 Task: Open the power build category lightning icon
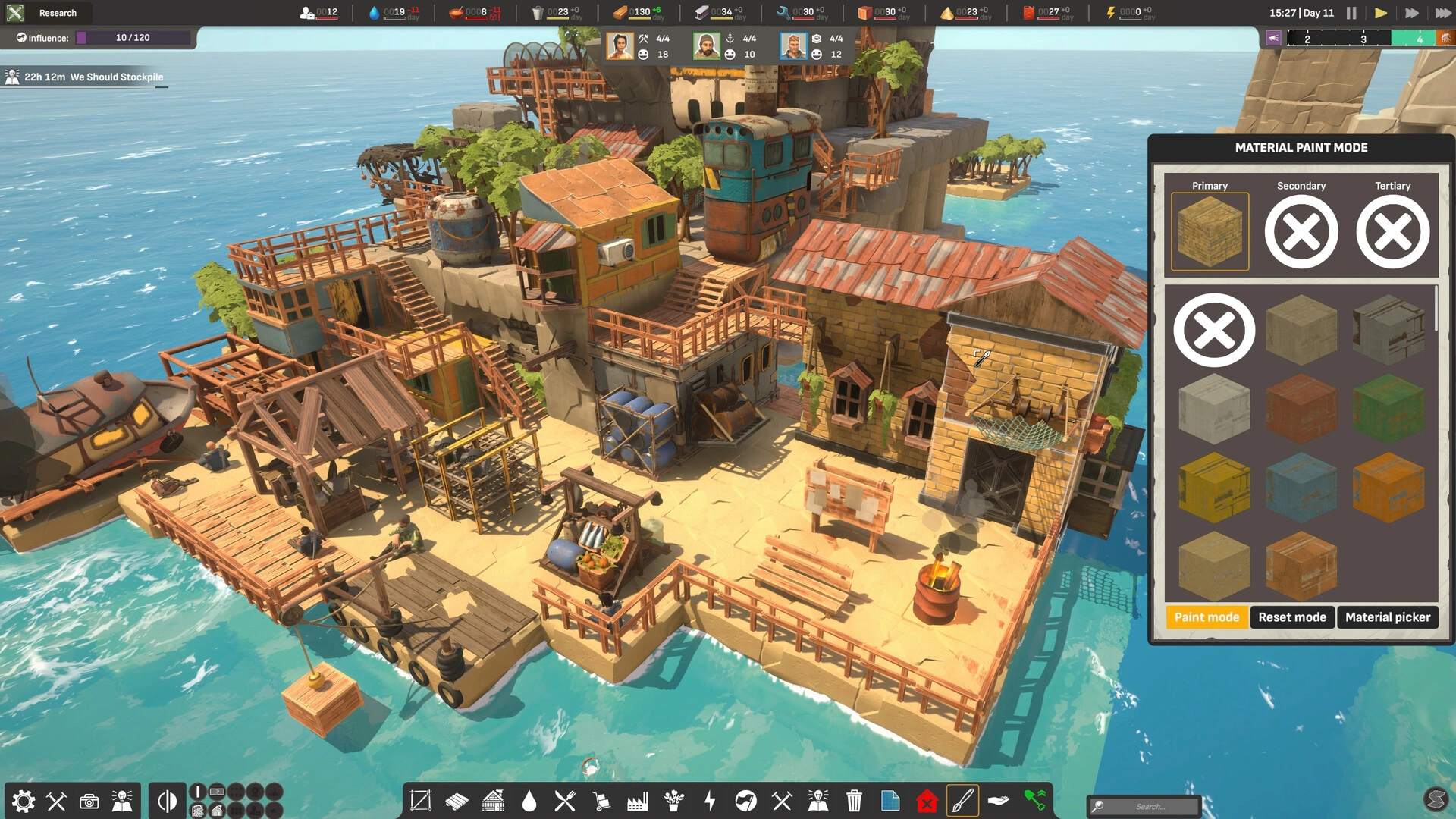(x=710, y=800)
